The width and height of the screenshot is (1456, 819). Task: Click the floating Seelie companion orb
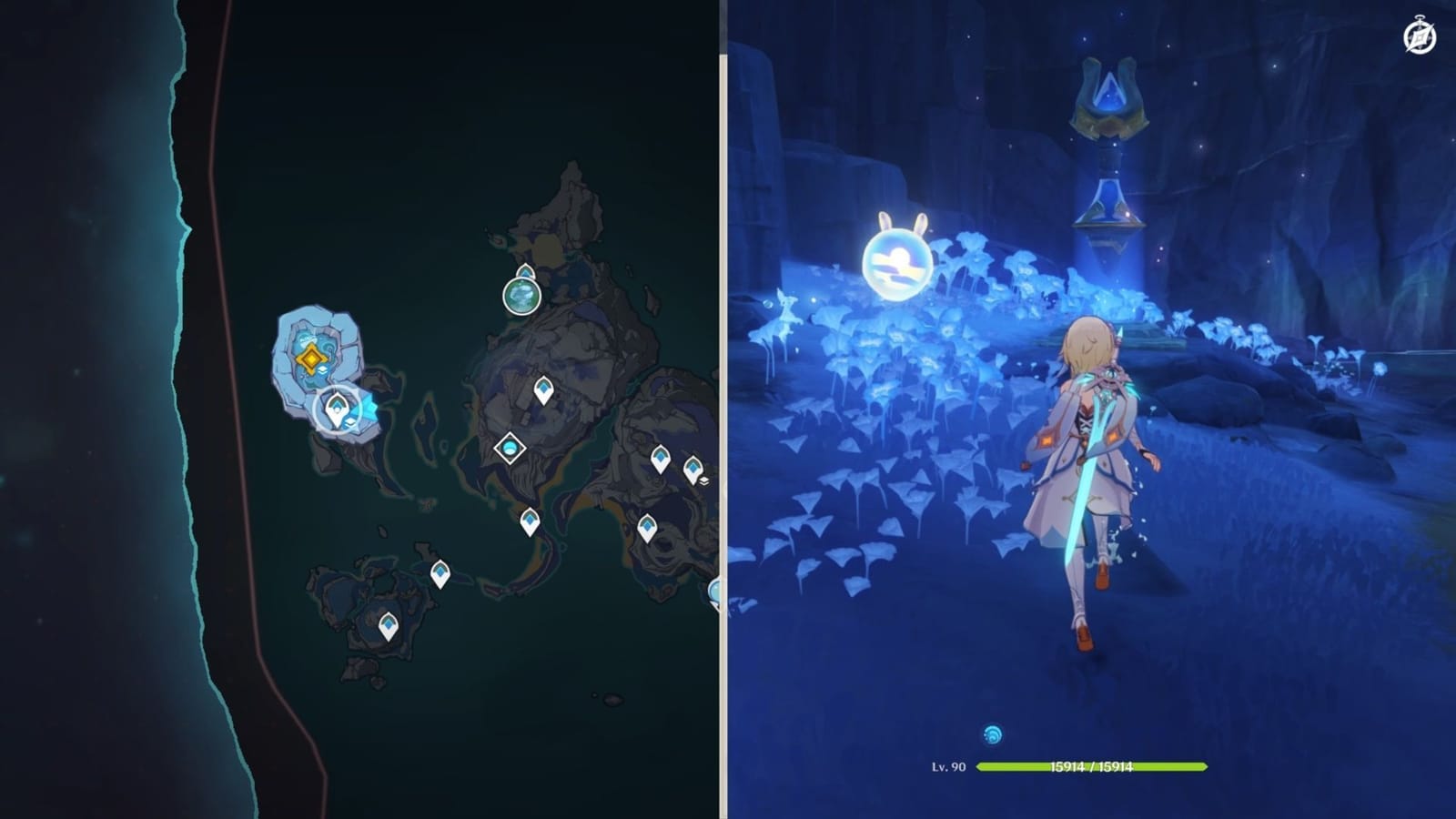pos(897,266)
